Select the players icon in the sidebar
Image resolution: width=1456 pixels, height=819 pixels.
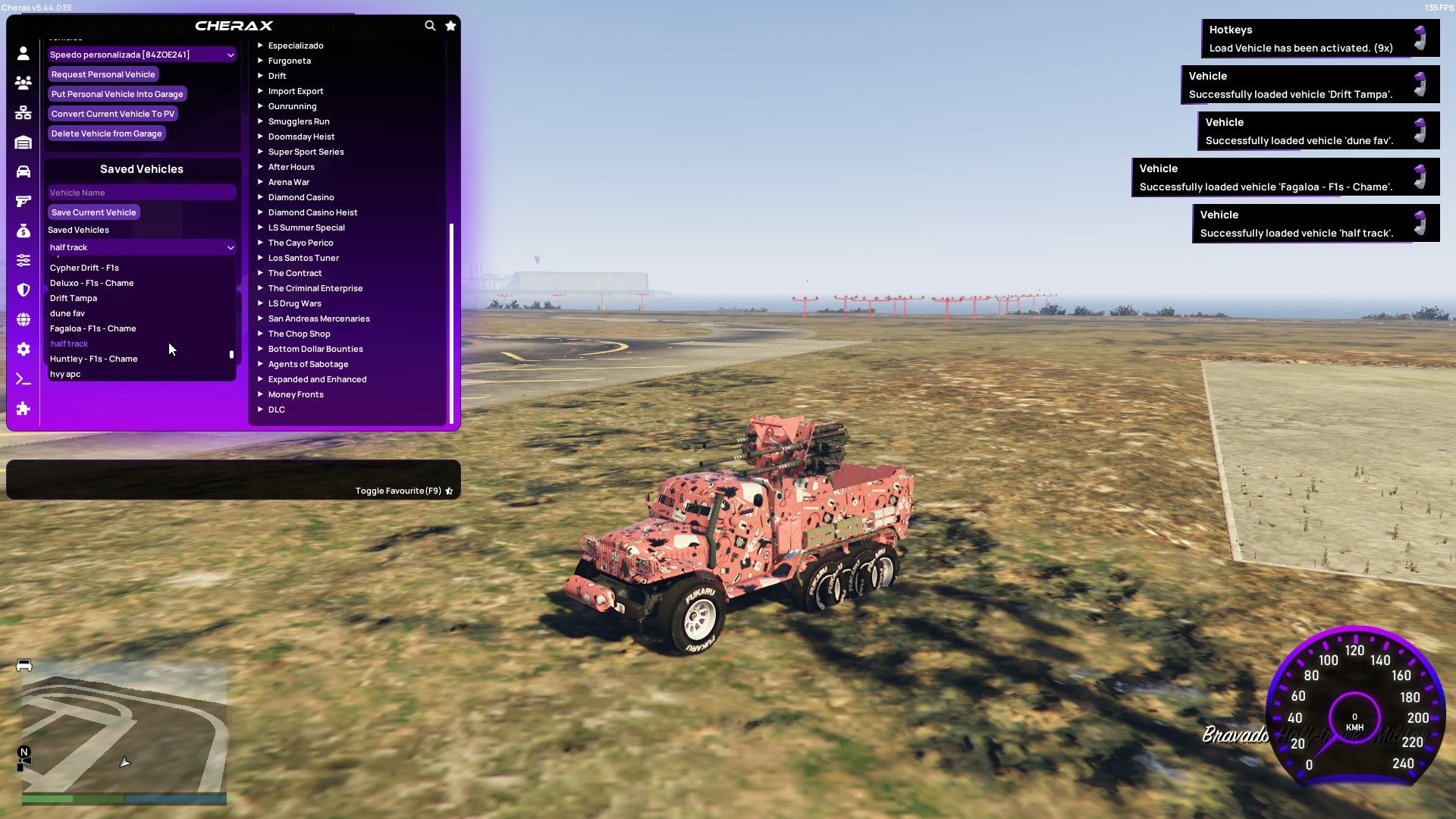(x=23, y=83)
